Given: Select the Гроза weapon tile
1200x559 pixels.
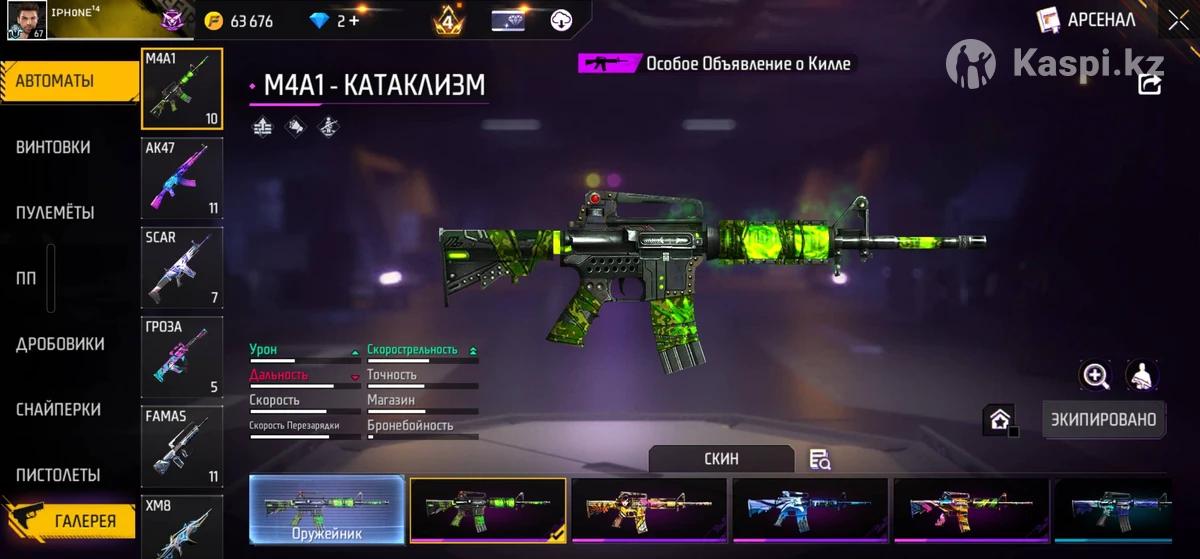Looking at the screenshot, I should pyautogui.click(x=182, y=357).
